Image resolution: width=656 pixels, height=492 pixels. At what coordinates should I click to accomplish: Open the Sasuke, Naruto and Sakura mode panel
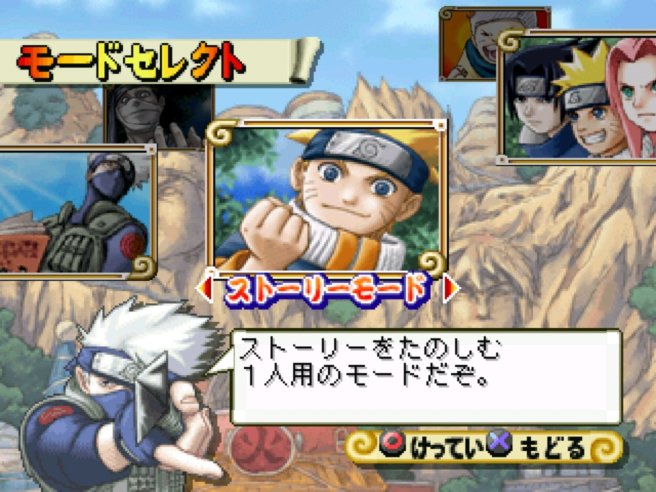(x=578, y=100)
